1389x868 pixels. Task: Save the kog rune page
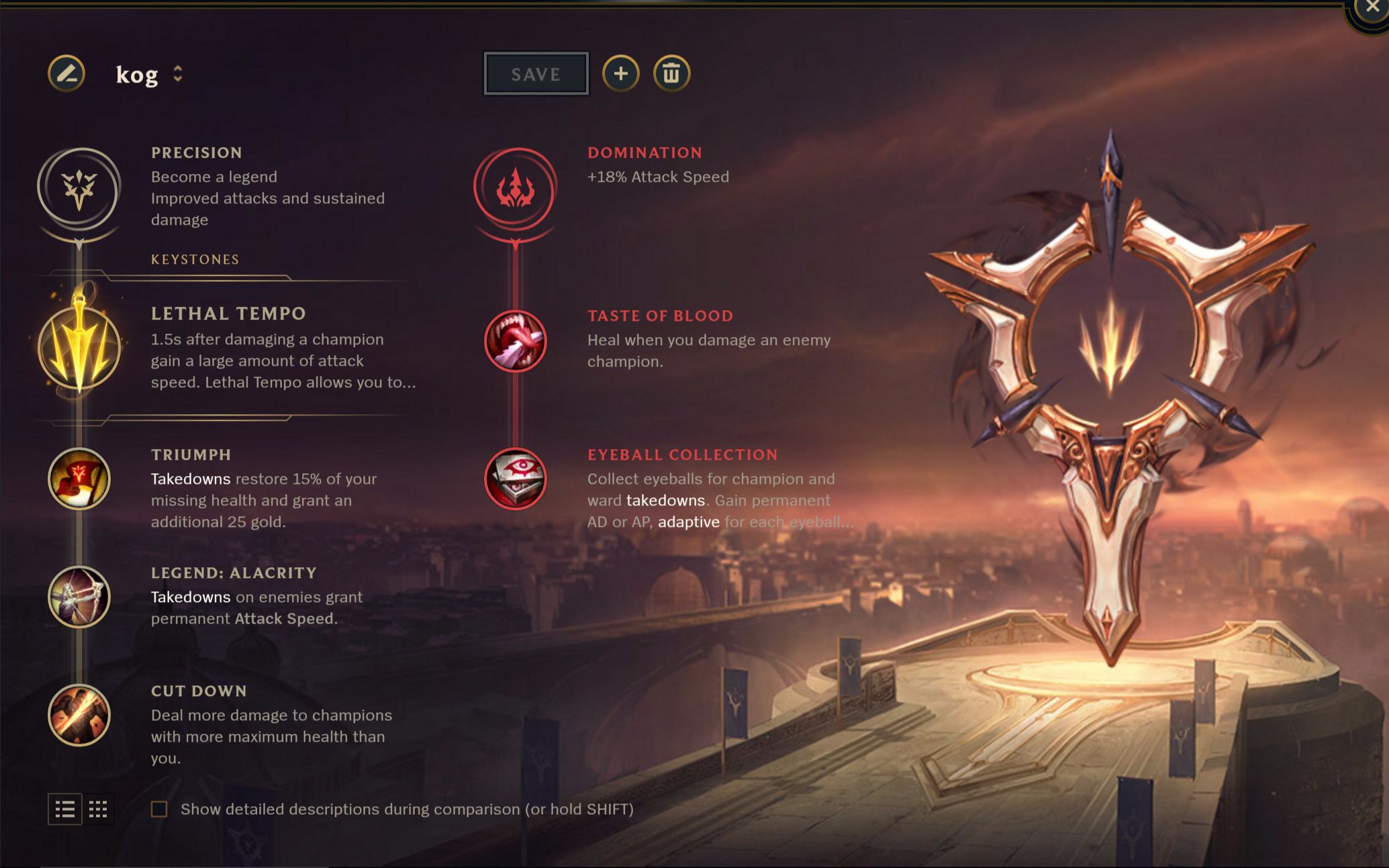coord(536,74)
